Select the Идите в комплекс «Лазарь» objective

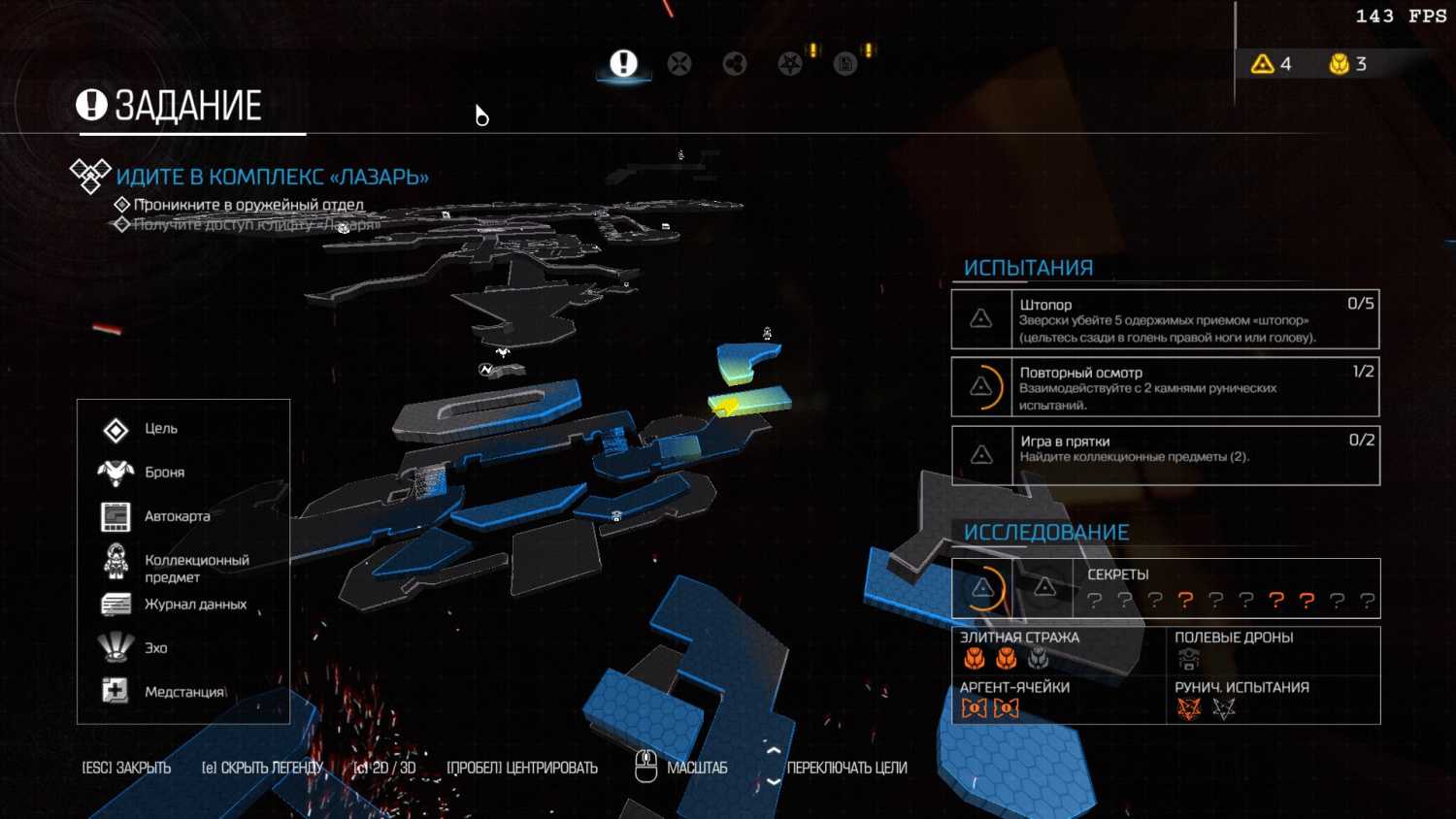point(272,178)
